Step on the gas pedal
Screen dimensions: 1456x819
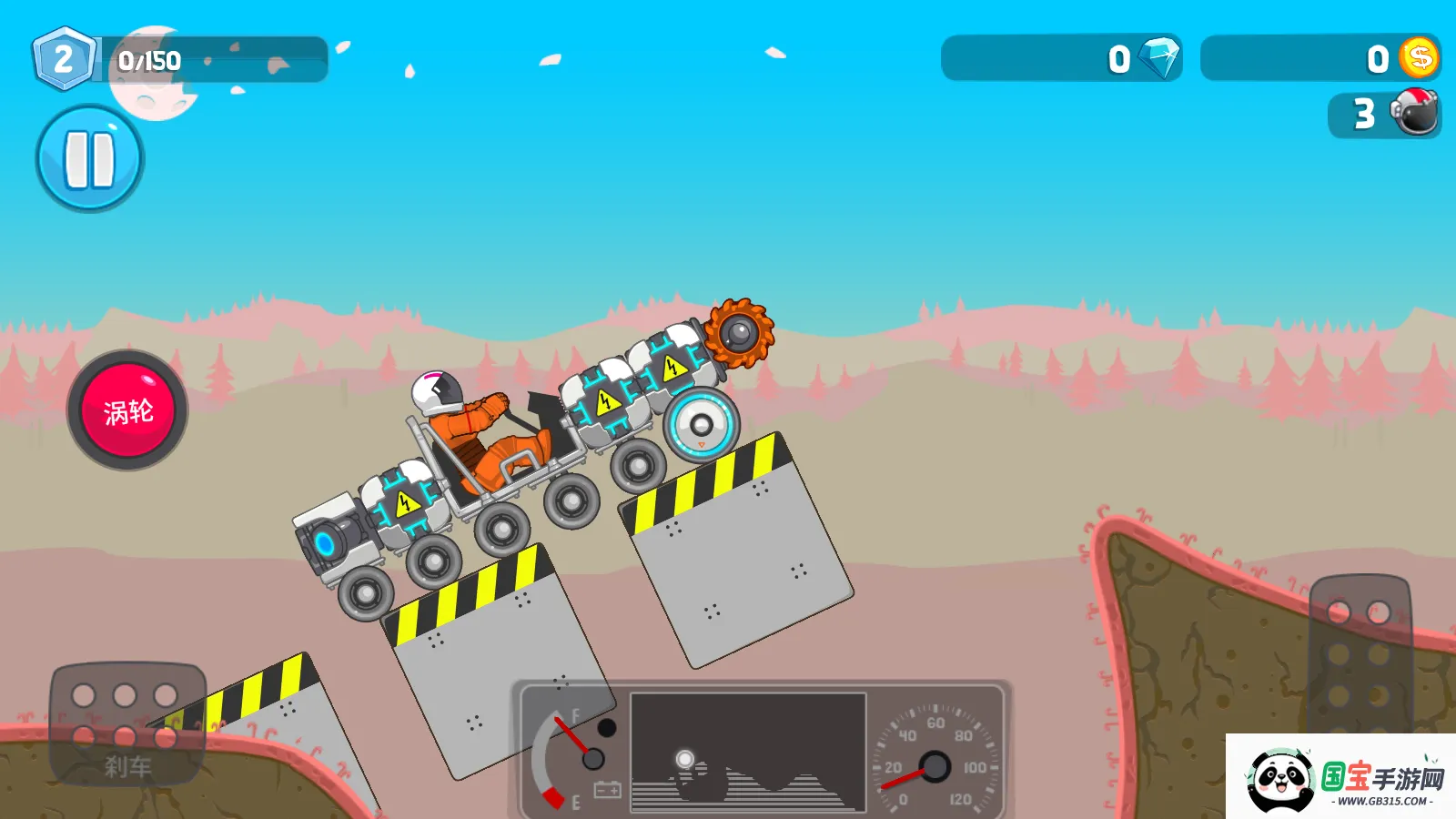[1359, 653]
